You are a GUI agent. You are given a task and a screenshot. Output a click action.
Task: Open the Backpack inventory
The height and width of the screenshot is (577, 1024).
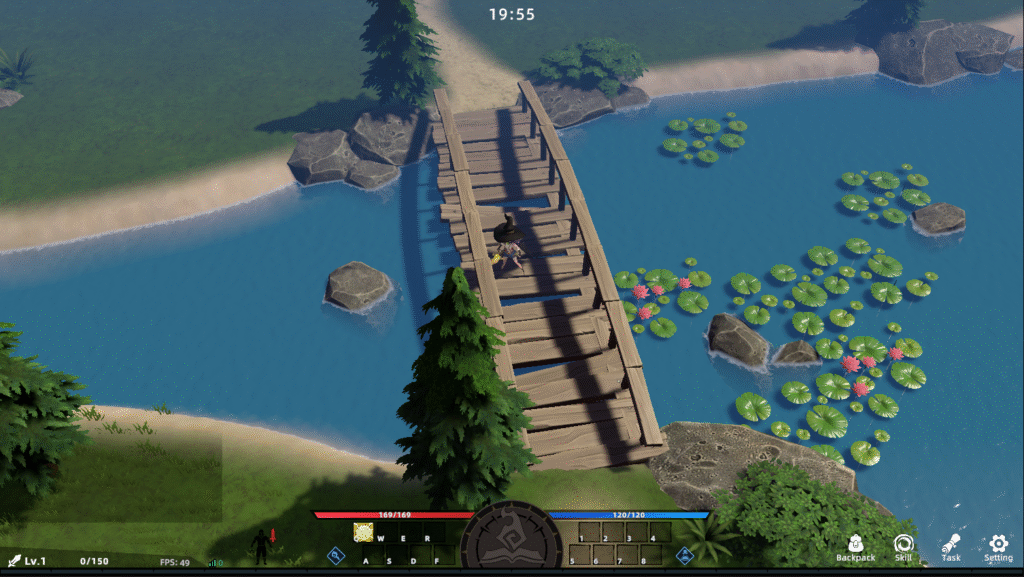click(x=855, y=545)
